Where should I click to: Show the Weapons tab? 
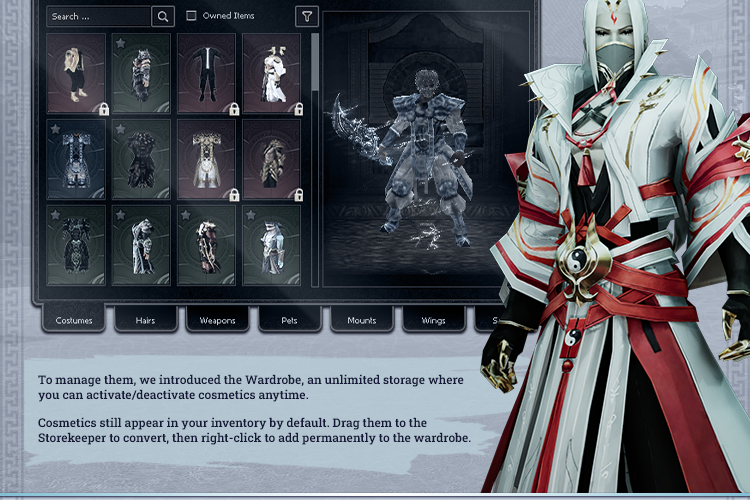click(x=218, y=320)
